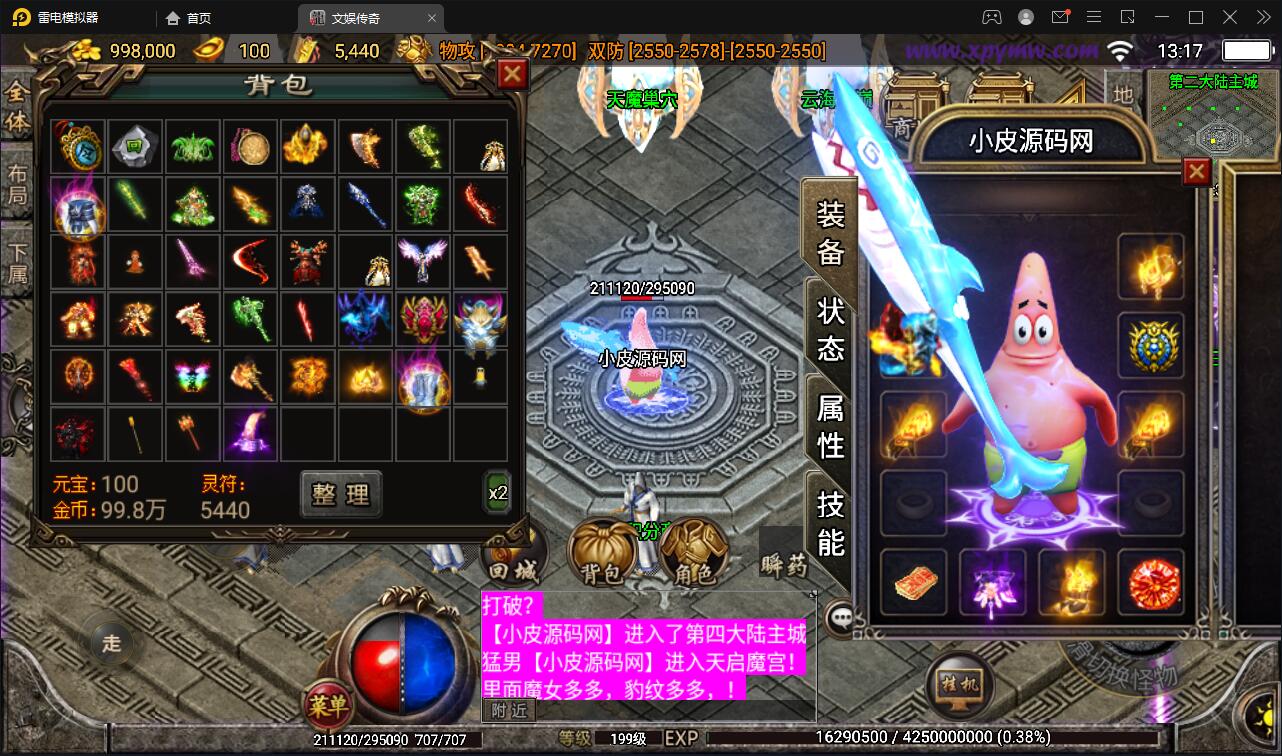This screenshot has height=756, width=1282.
Task: Select the blue glowing sword item in backpack
Action: click(x=365, y=206)
